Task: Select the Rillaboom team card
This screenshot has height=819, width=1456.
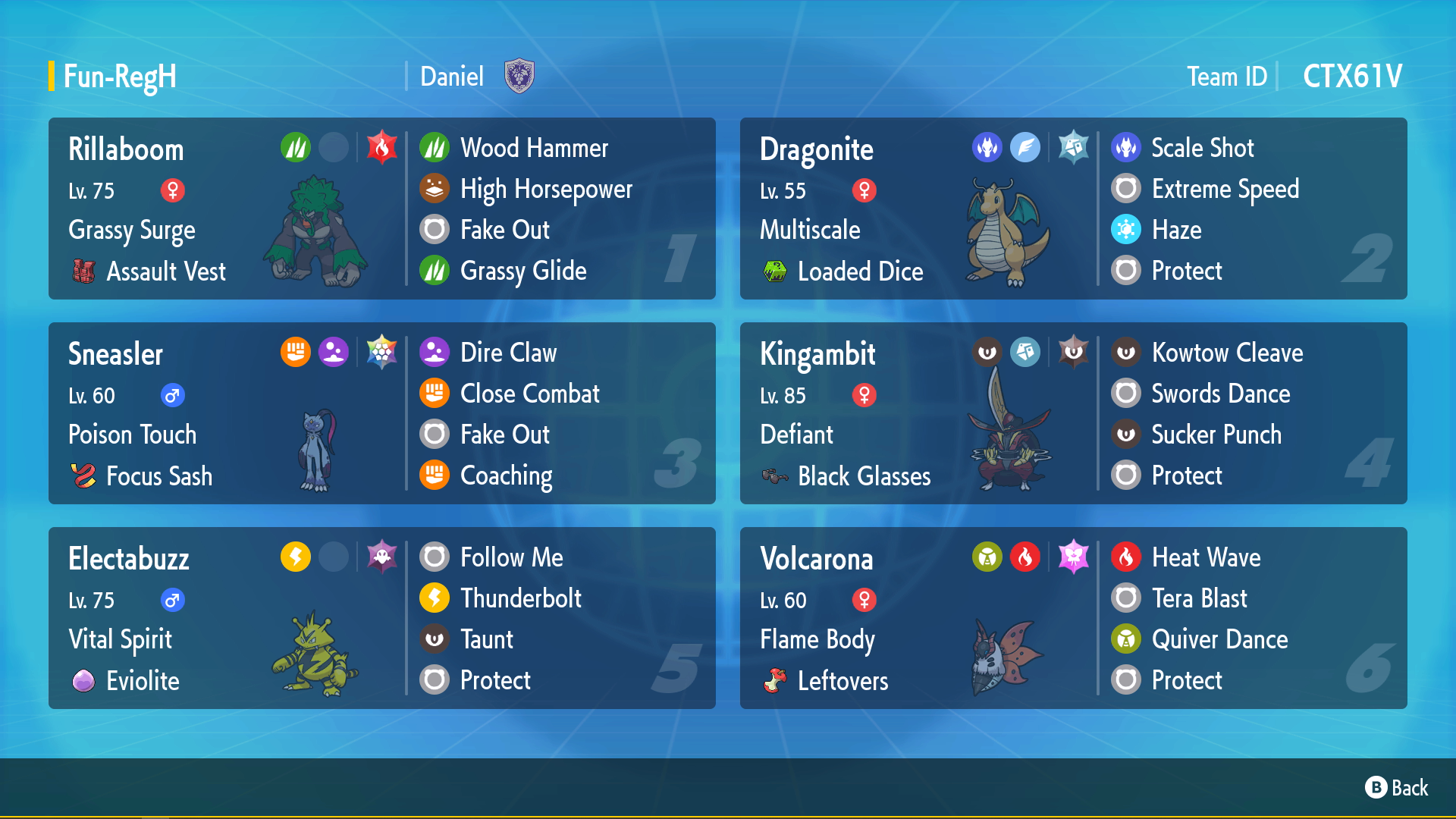Action: pyautogui.click(x=381, y=209)
